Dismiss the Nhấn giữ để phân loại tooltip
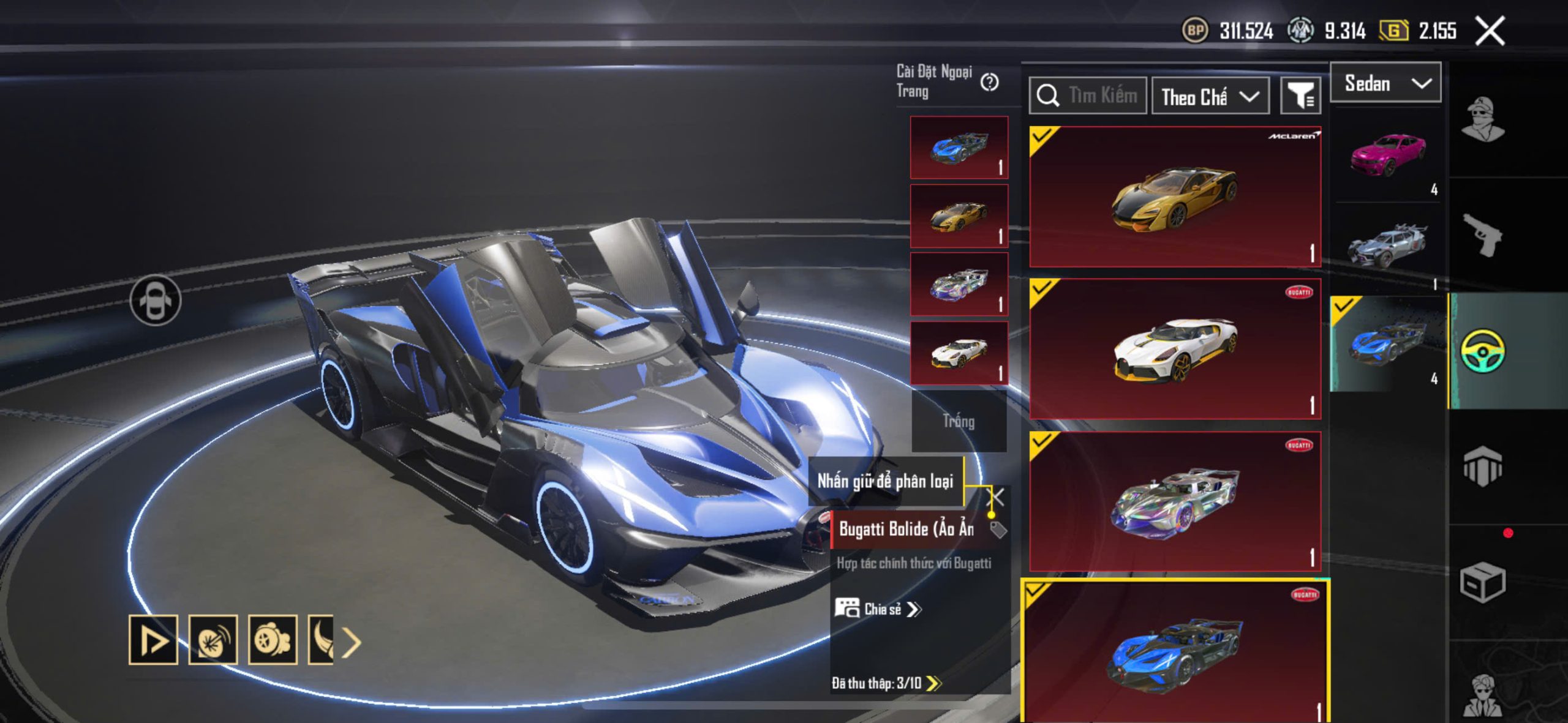 (997, 497)
